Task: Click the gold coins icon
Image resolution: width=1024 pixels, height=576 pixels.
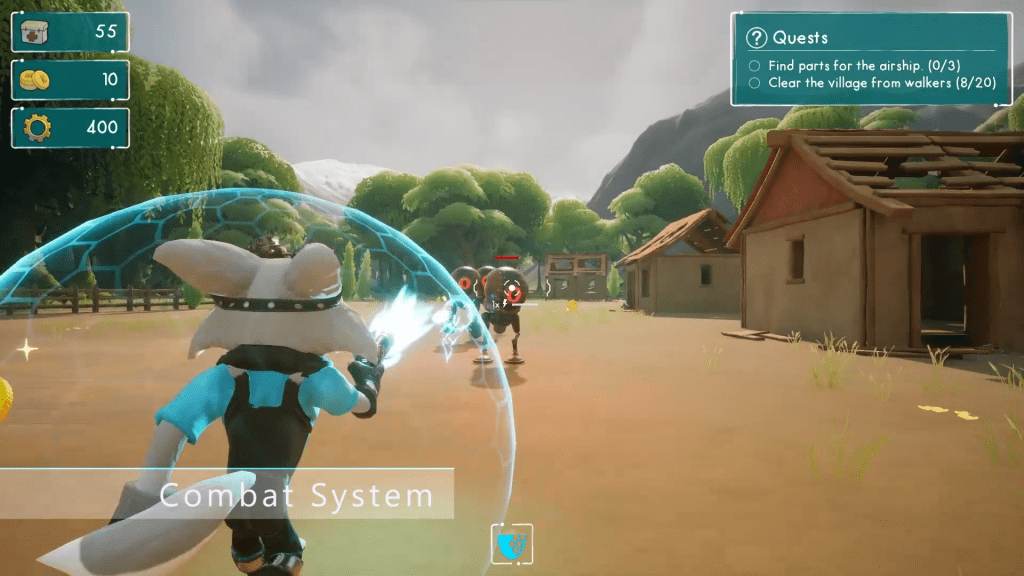Action: coord(35,80)
